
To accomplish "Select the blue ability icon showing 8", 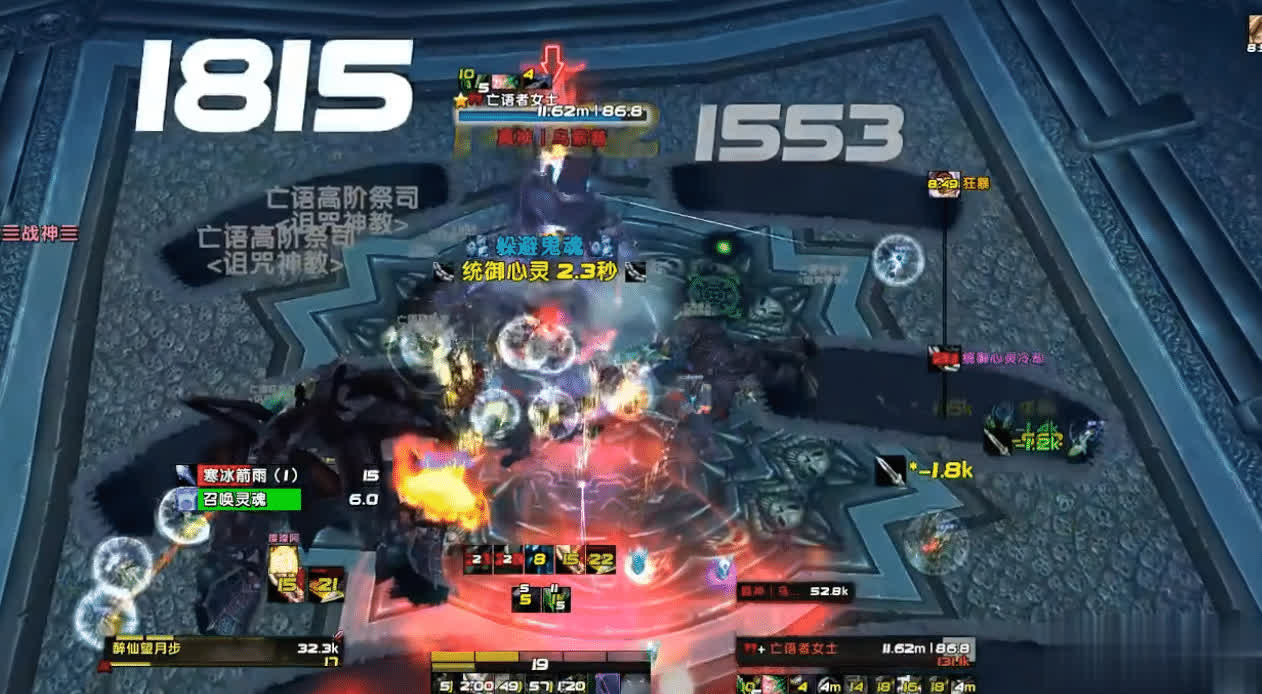I will [x=540, y=561].
